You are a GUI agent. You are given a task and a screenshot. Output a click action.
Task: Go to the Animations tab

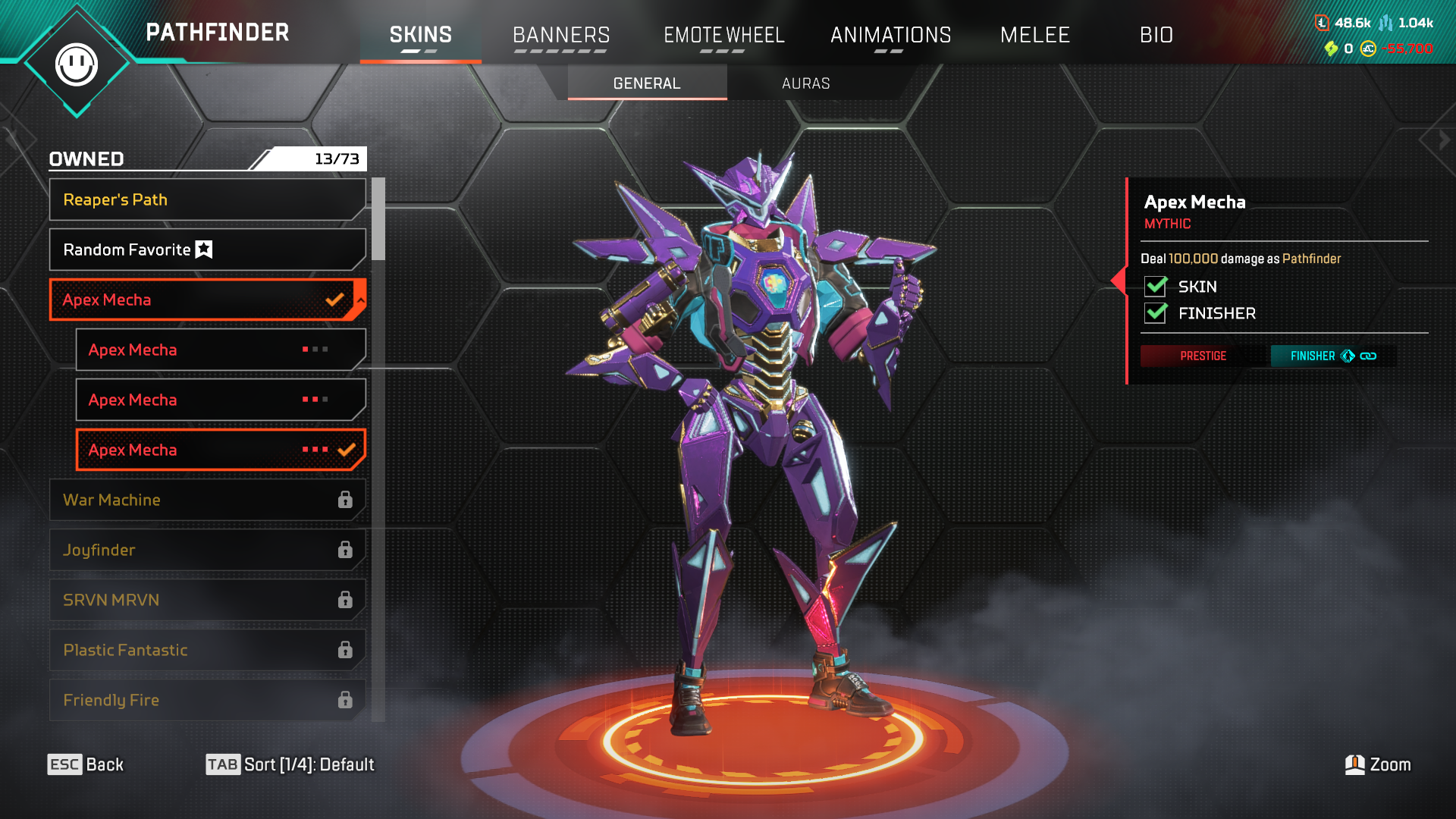(890, 35)
